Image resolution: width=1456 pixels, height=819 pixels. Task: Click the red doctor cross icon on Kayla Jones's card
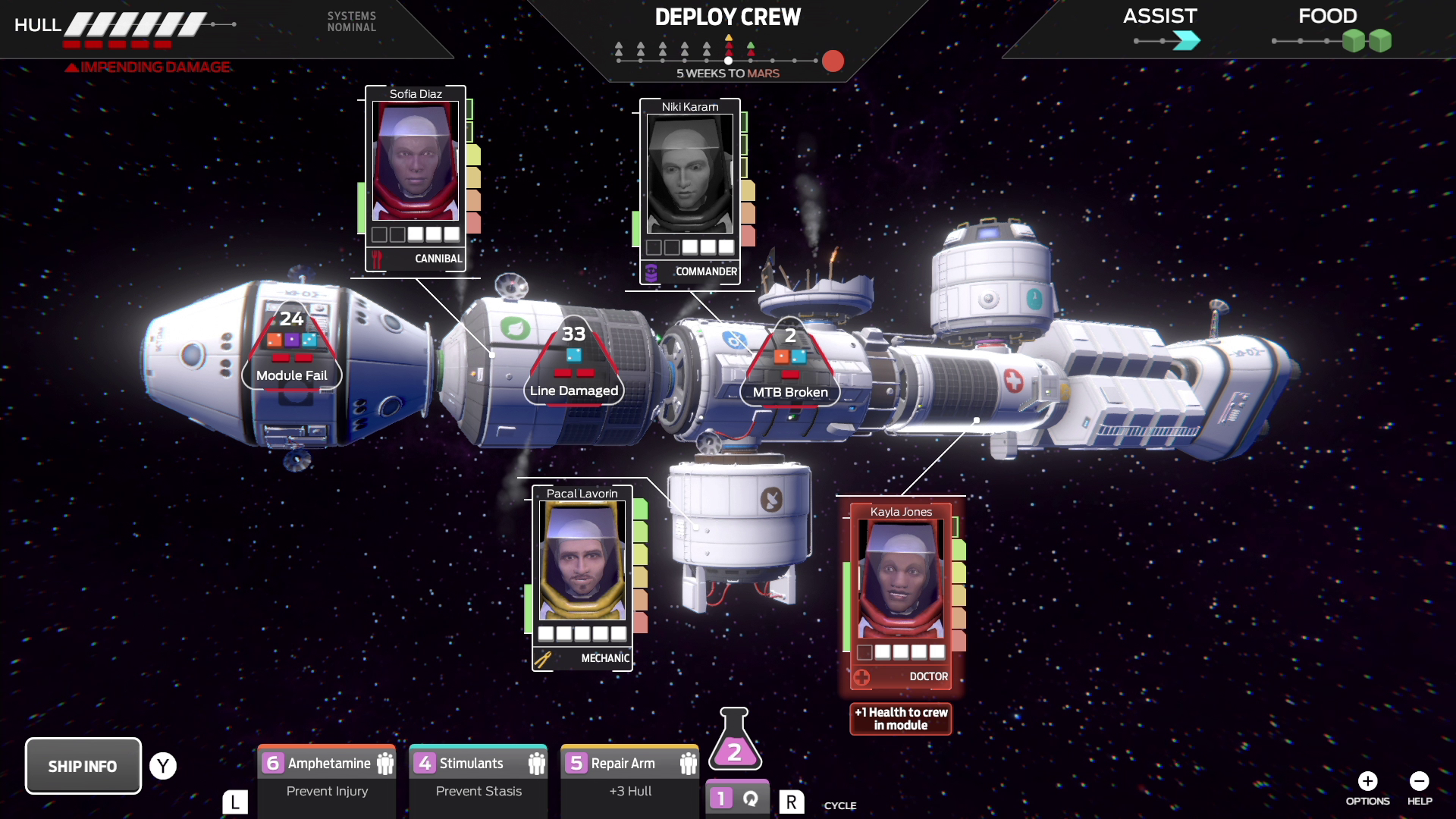coord(862,677)
